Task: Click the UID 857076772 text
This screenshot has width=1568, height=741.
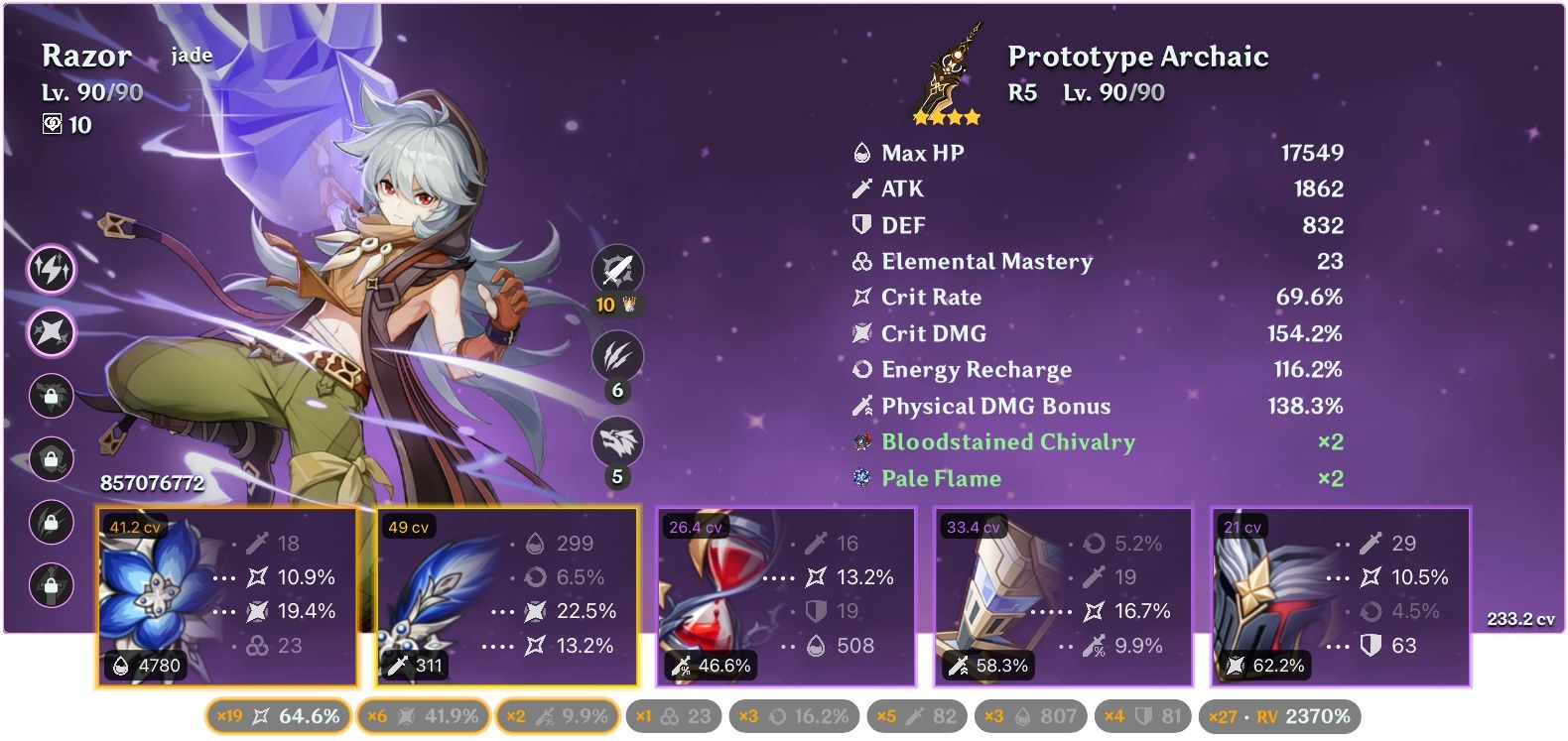Action: point(151,484)
